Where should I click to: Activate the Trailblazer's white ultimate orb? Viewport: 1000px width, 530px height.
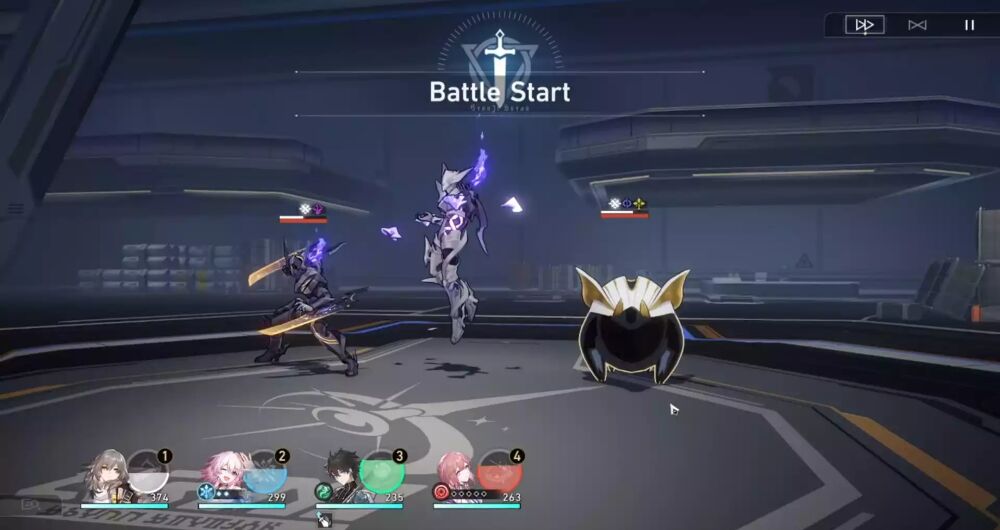pyautogui.click(x=148, y=472)
